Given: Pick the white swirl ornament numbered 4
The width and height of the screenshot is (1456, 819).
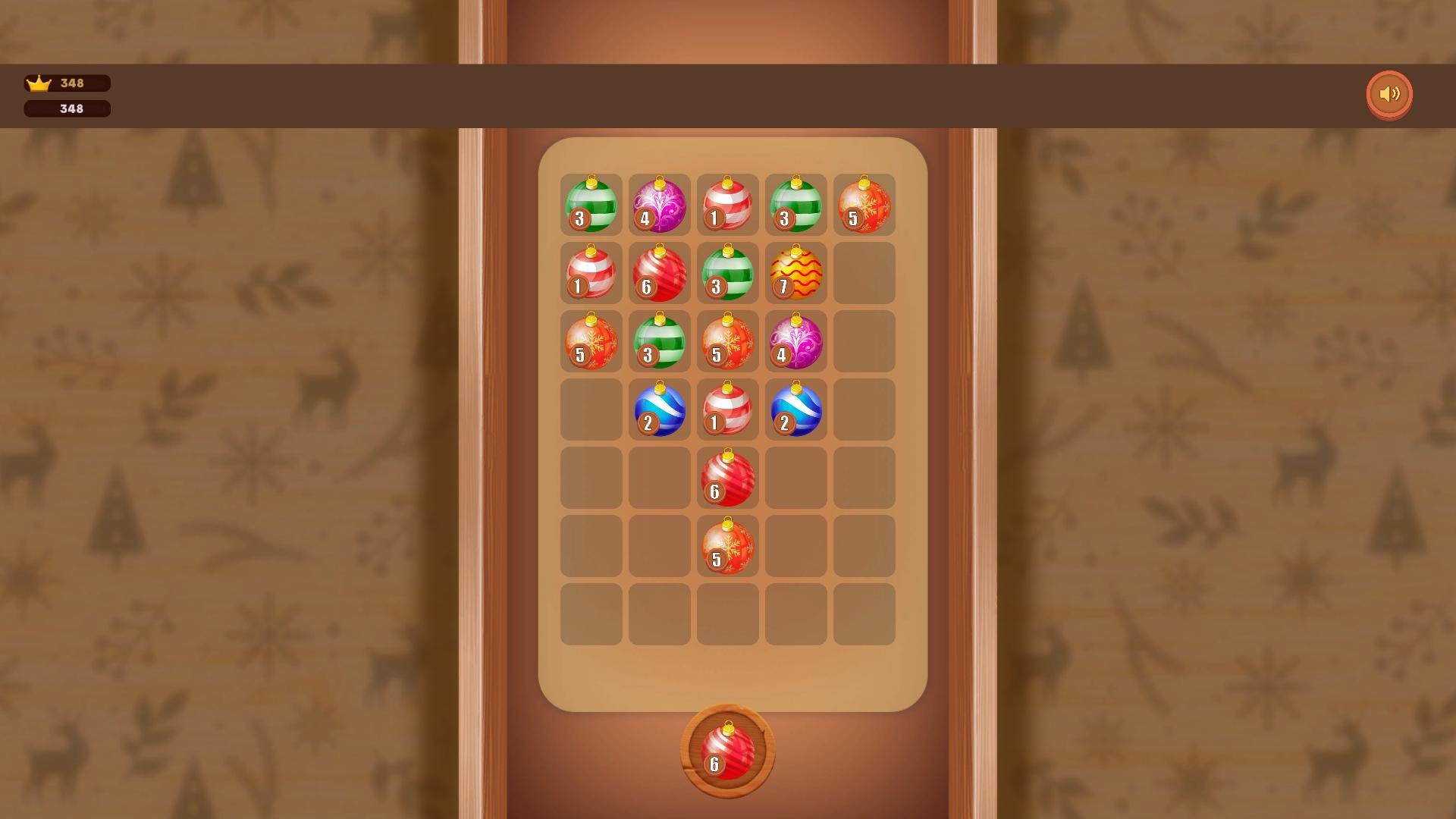Looking at the screenshot, I should (795, 341).
